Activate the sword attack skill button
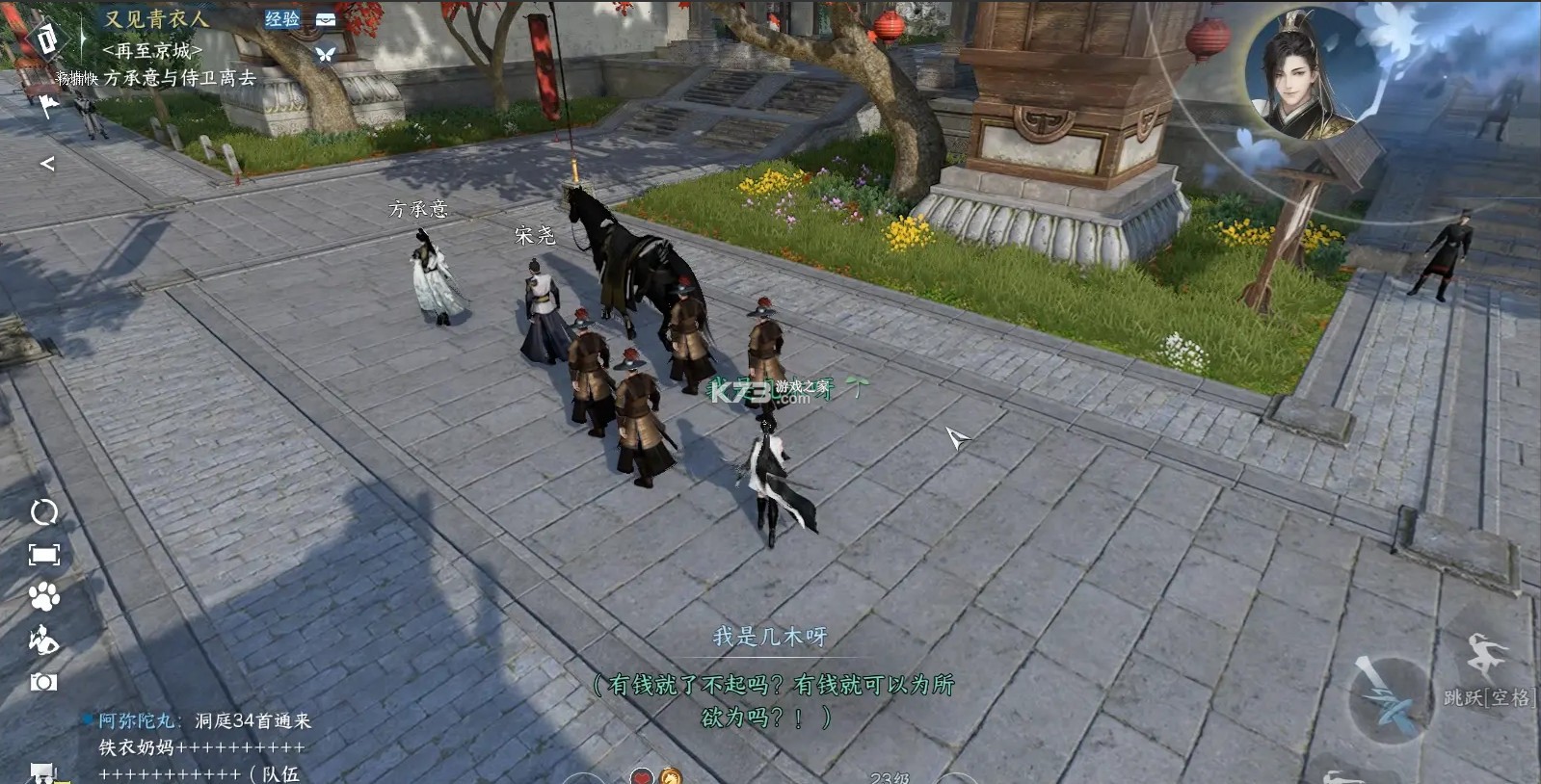Image resolution: width=1541 pixels, height=784 pixels. click(x=1389, y=700)
